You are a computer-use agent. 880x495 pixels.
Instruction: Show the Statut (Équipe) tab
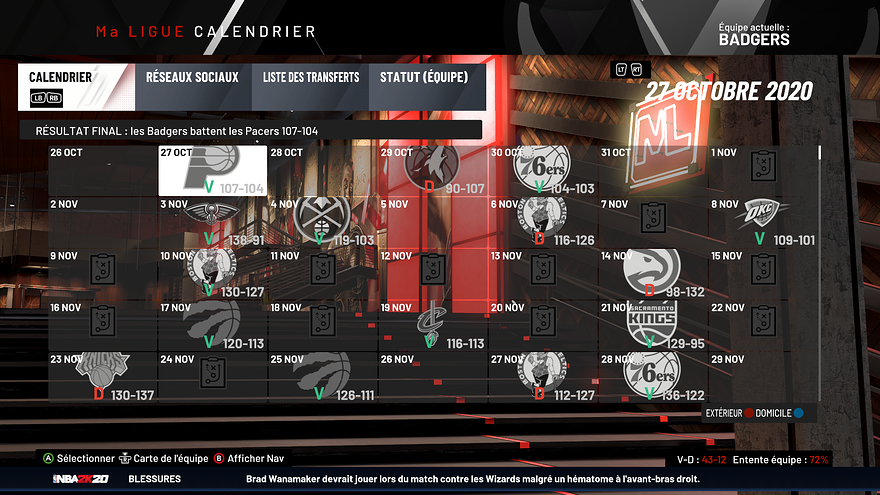[424, 77]
